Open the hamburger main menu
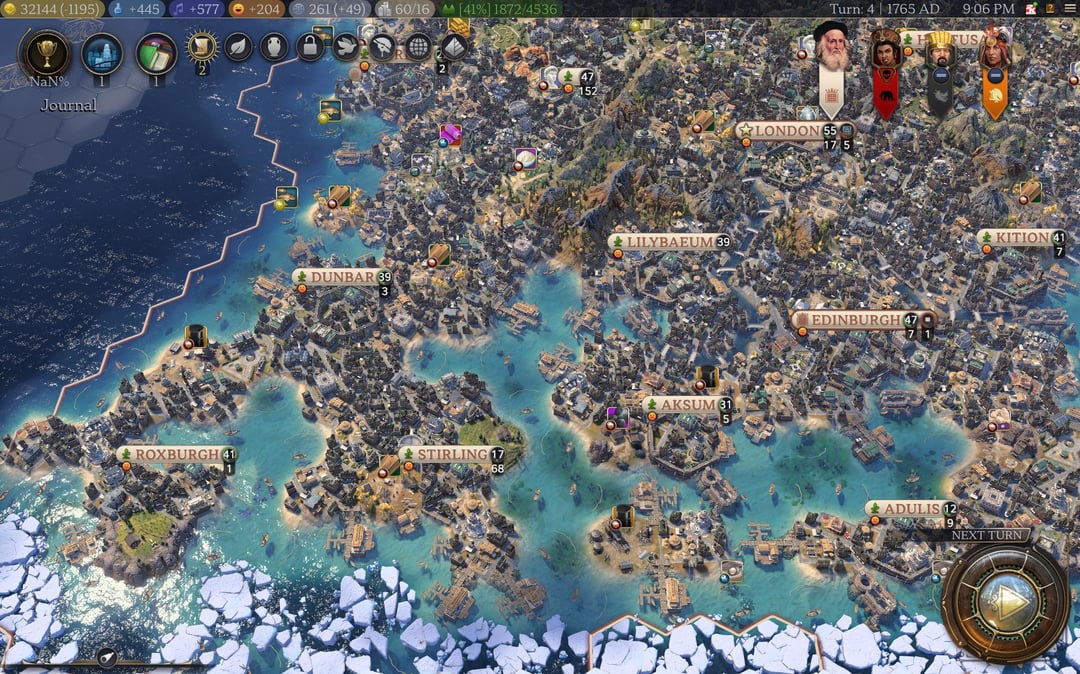The width and height of the screenshot is (1080, 674). coord(1068,9)
